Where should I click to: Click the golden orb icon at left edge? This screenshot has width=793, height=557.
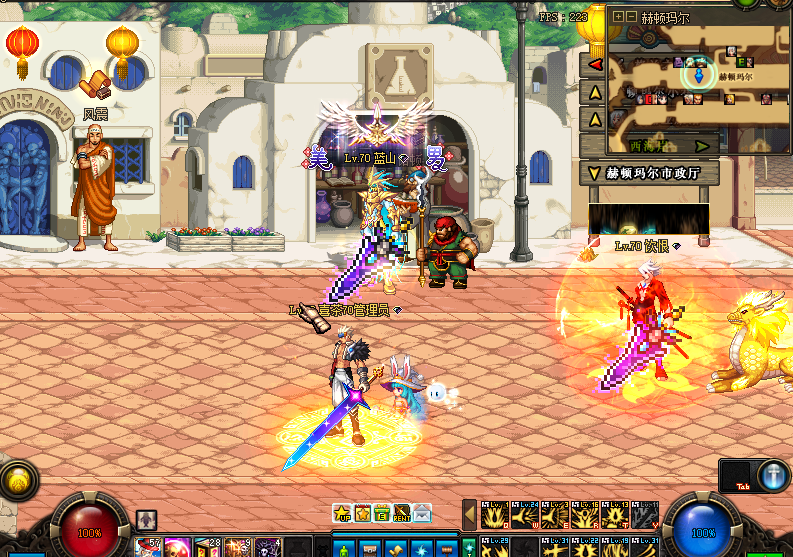point(17,481)
